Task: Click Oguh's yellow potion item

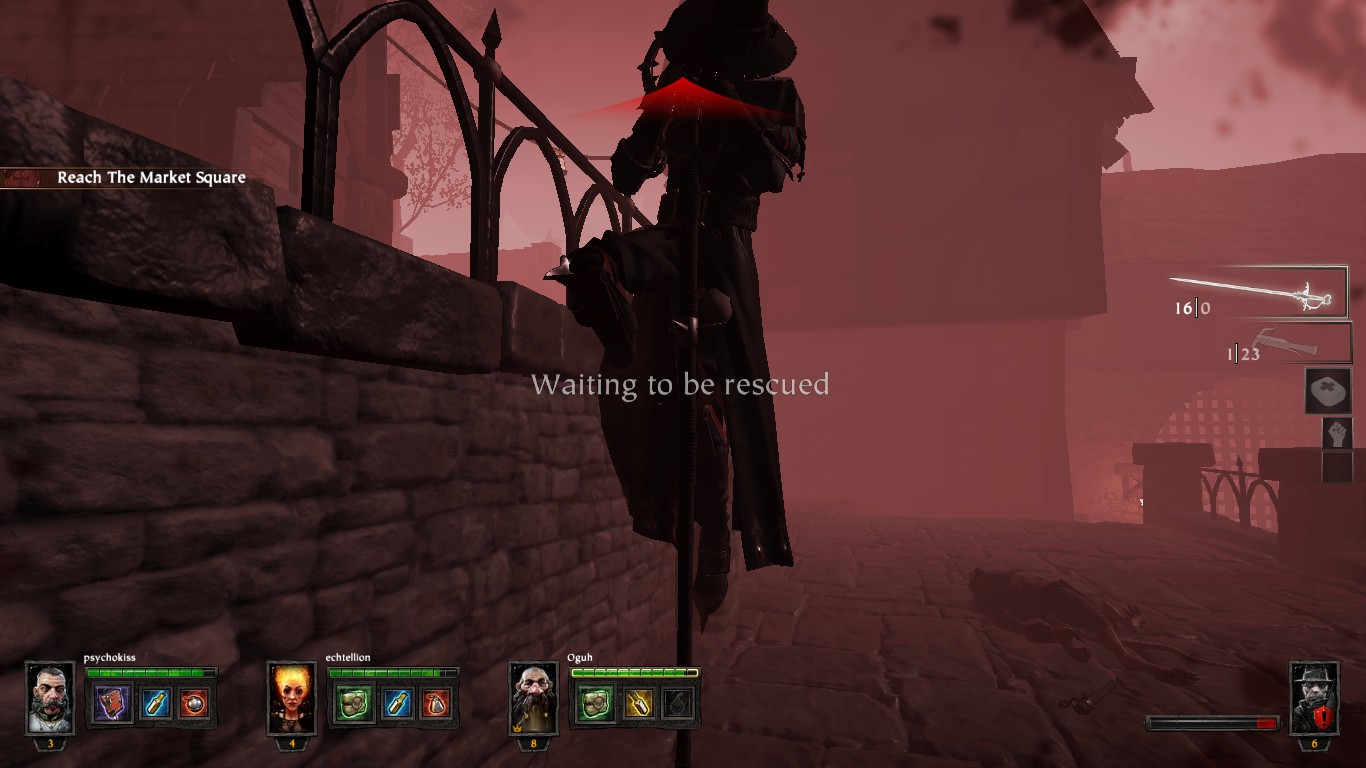Action: pos(637,703)
